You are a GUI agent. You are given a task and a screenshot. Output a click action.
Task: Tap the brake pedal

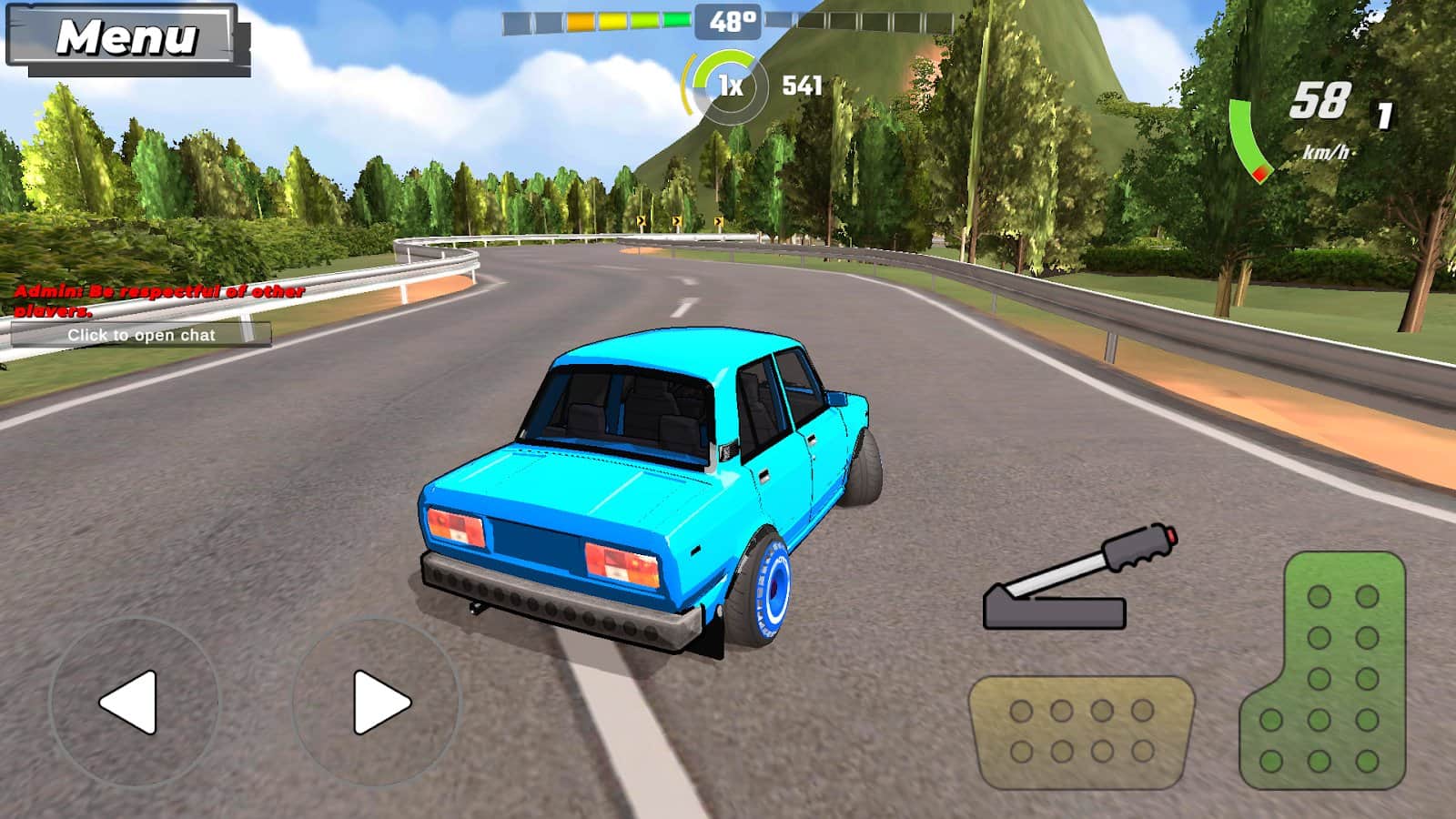(x=1081, y=732)
